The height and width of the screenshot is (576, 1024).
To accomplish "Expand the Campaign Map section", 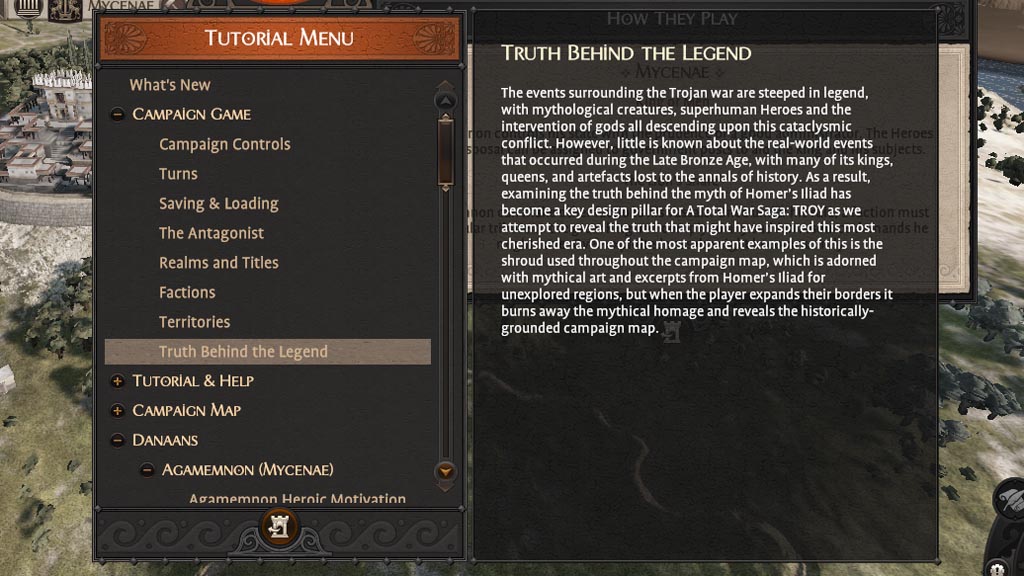I will point(117,411).
